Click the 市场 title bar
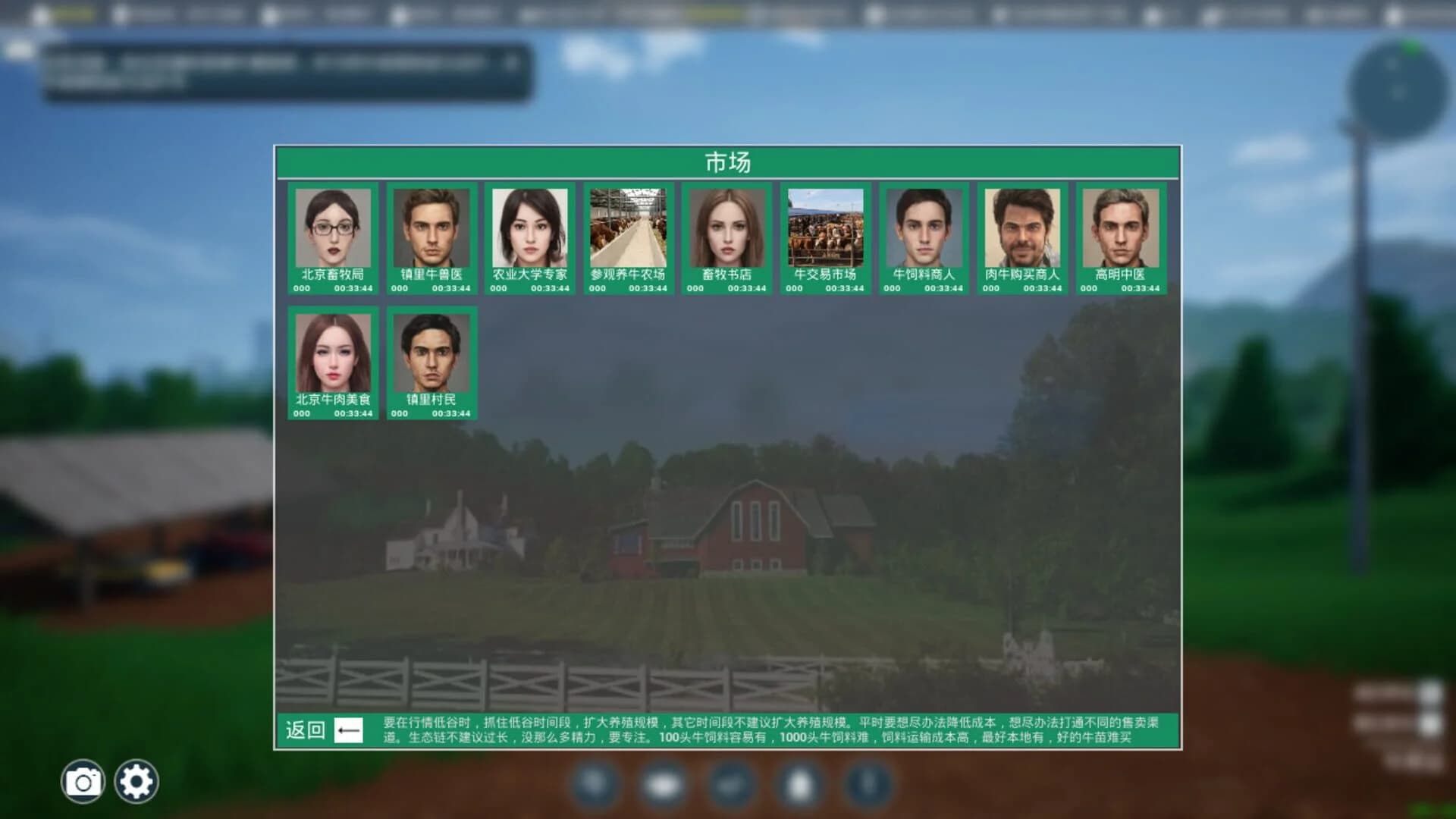 (x=726, y=162)
